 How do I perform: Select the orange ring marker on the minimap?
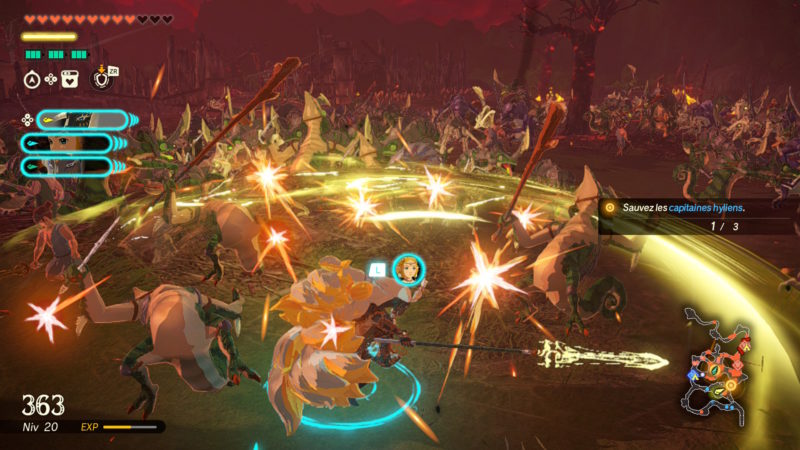pos(731,385)
